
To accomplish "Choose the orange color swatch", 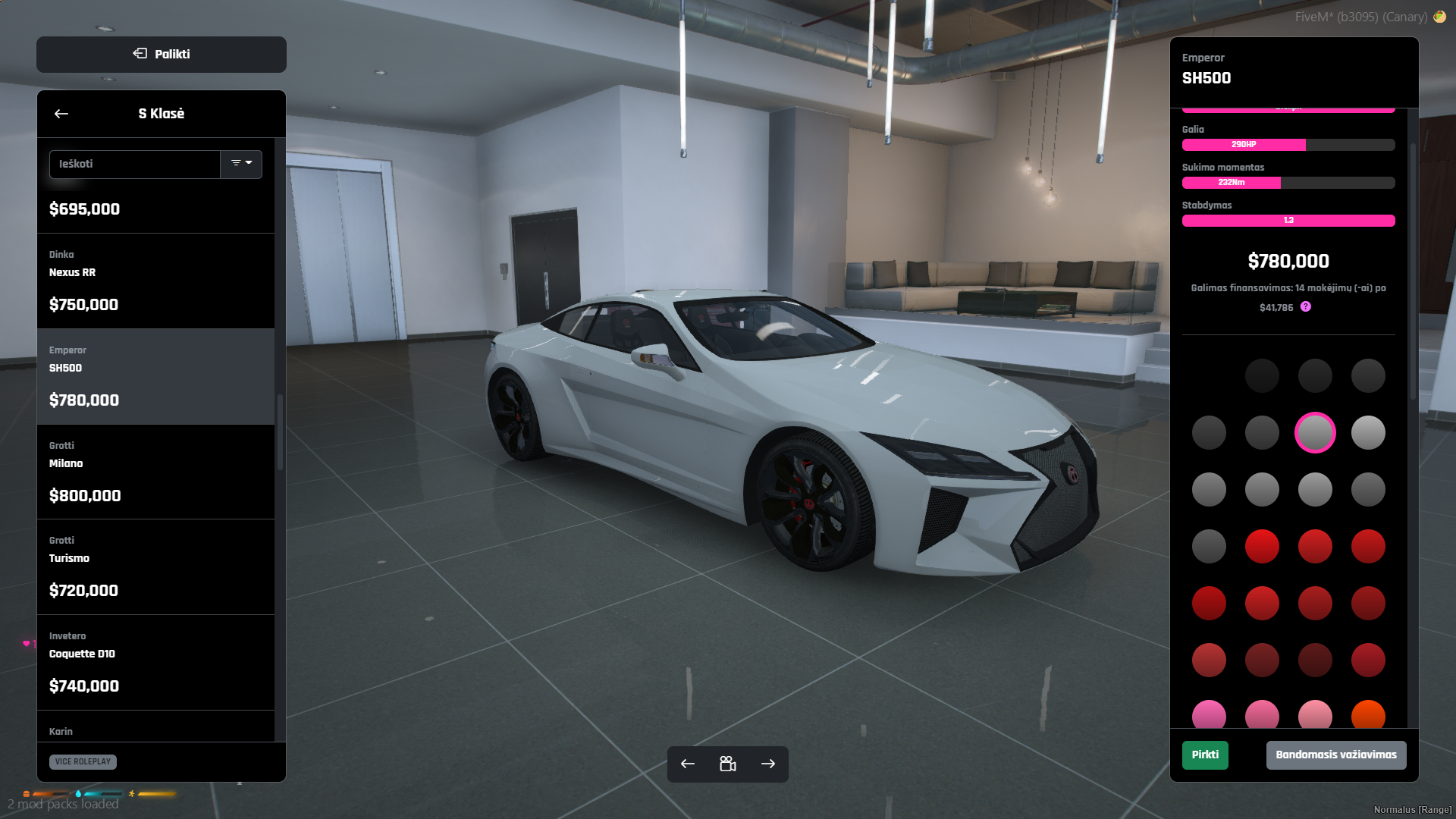I will click(1368, 716).
